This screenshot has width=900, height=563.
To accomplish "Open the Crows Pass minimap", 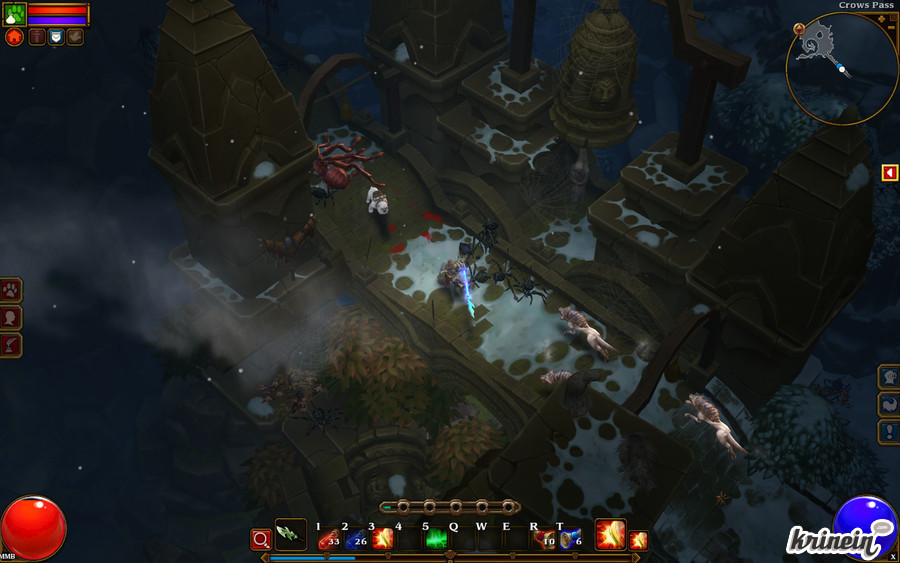I will 841,68.
